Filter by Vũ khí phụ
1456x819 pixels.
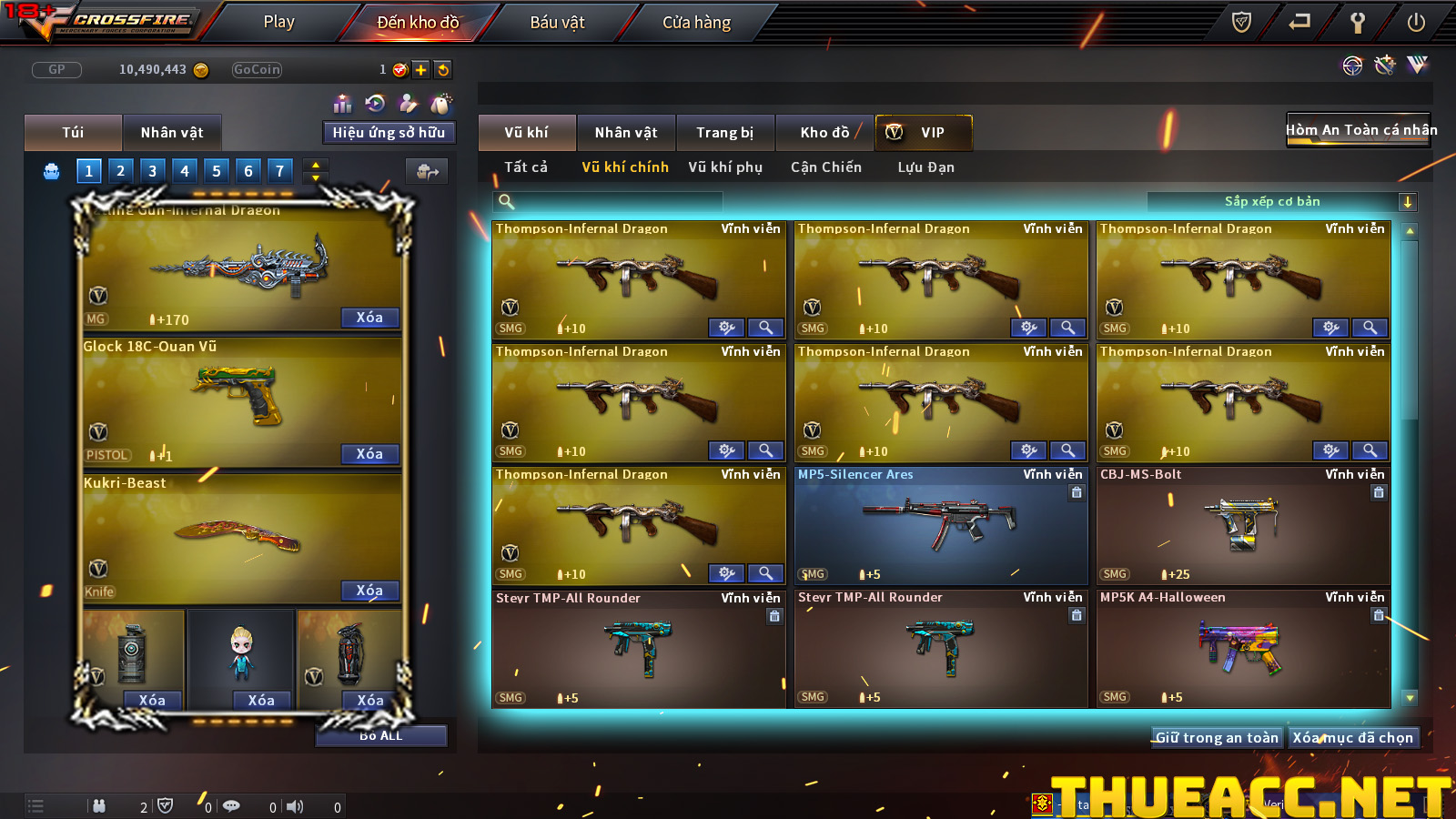point(724,167)
